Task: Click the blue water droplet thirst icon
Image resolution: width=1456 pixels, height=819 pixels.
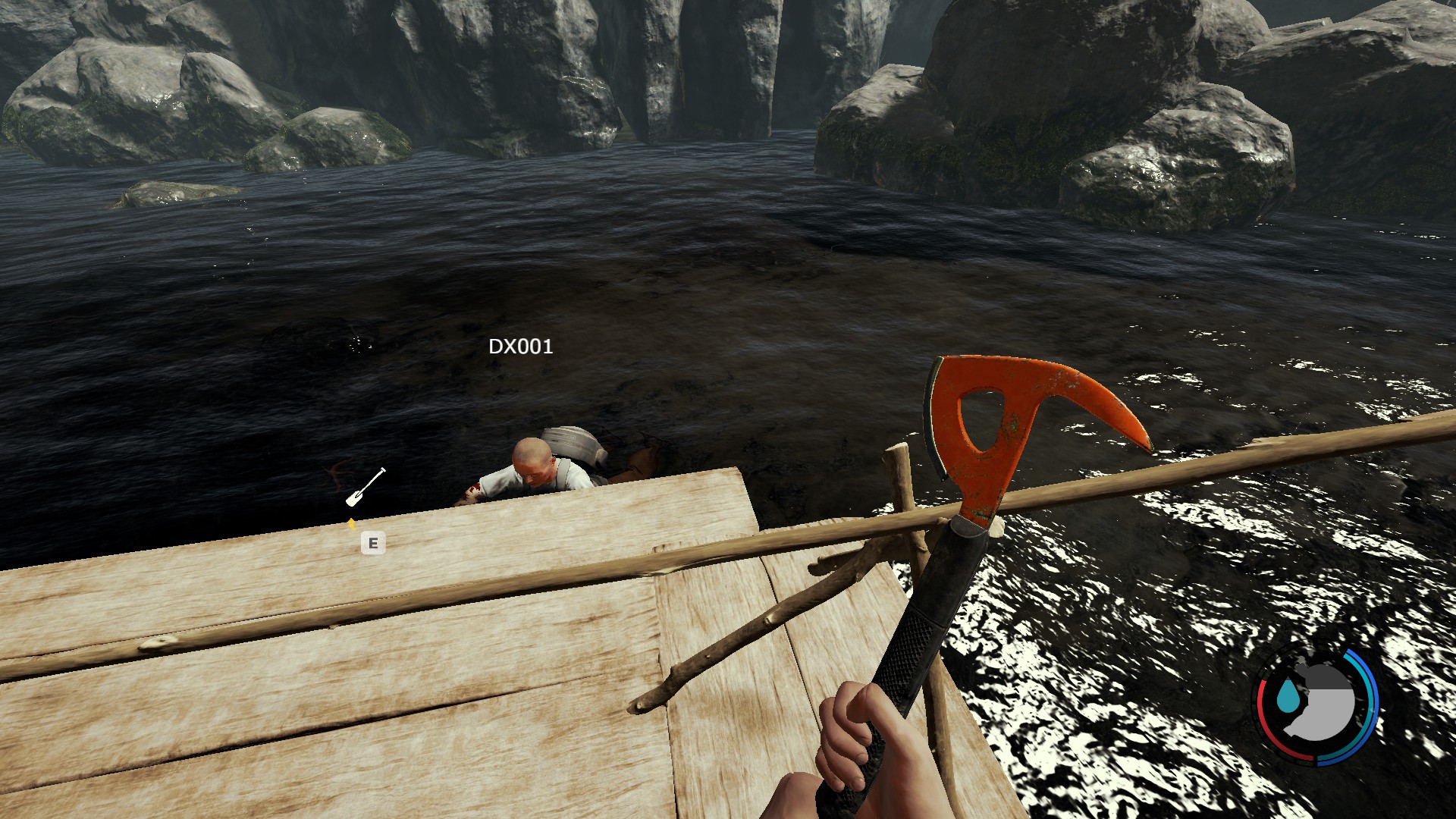Action: tap(1287, 697)
